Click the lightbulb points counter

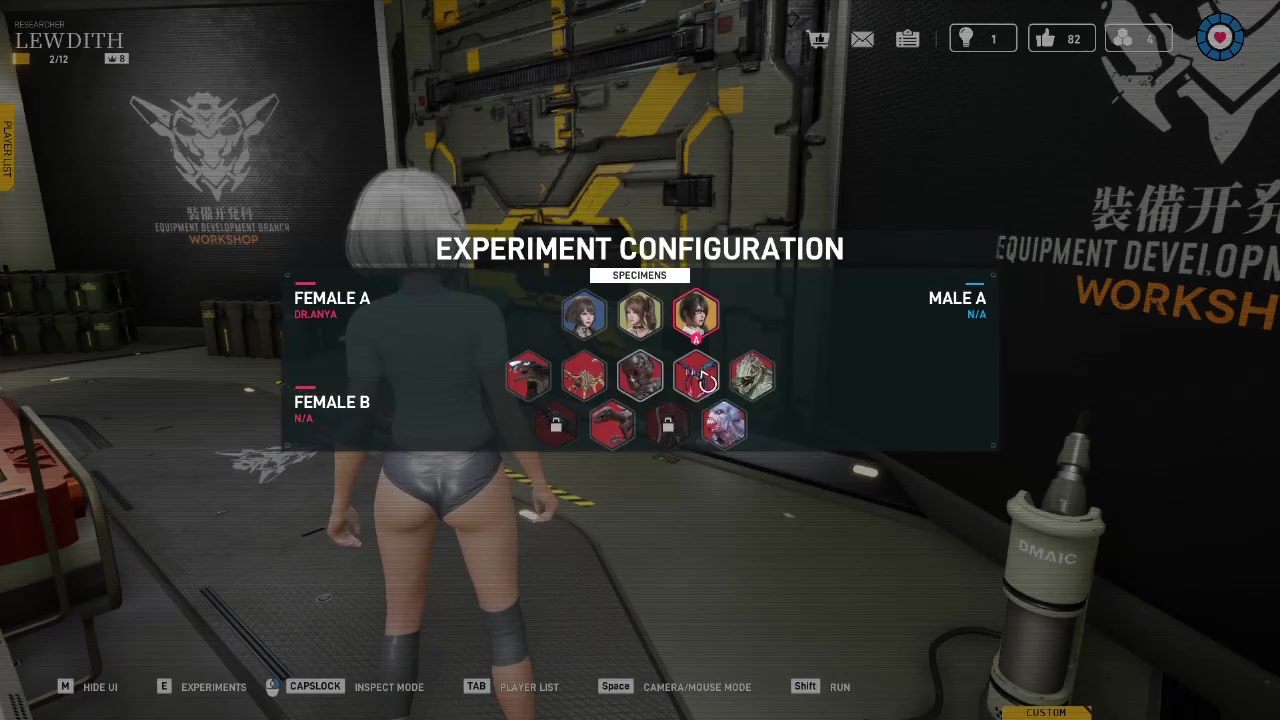(x=982, y=39)
